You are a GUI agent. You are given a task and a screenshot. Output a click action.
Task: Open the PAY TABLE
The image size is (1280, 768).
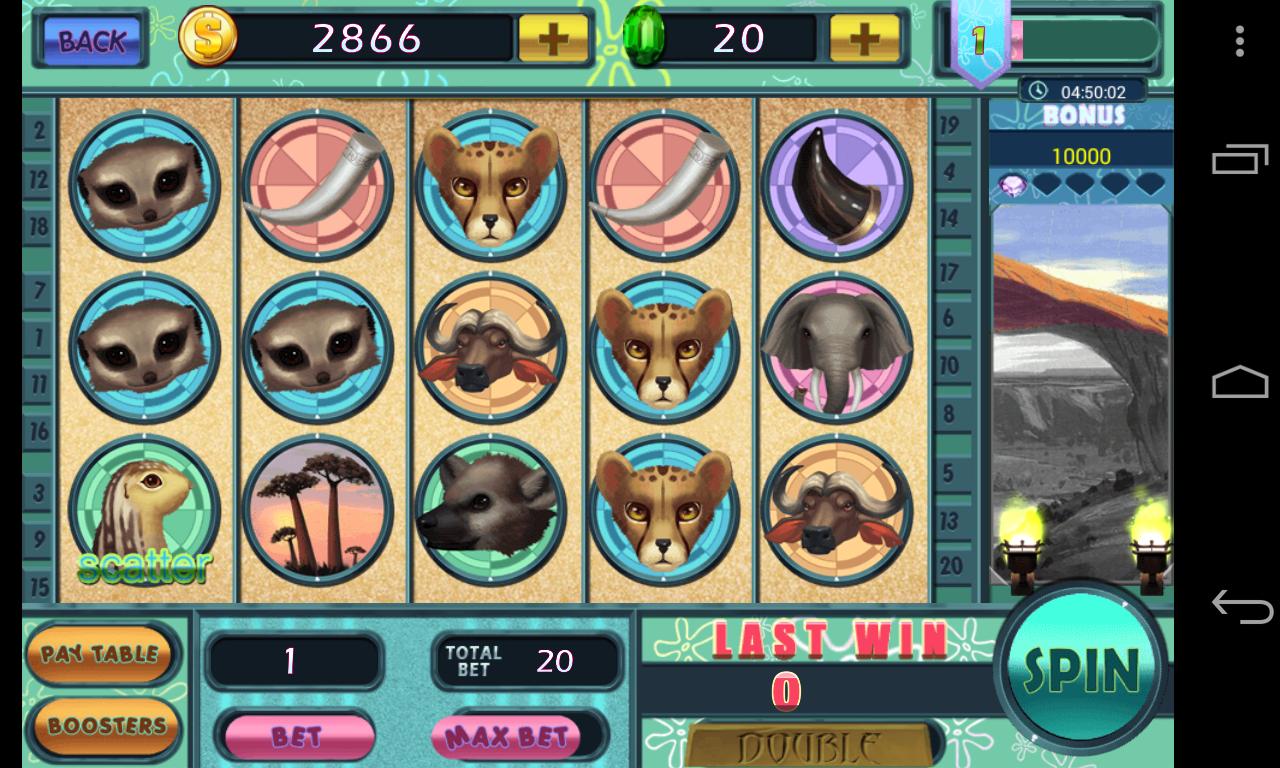pos(102,655)
